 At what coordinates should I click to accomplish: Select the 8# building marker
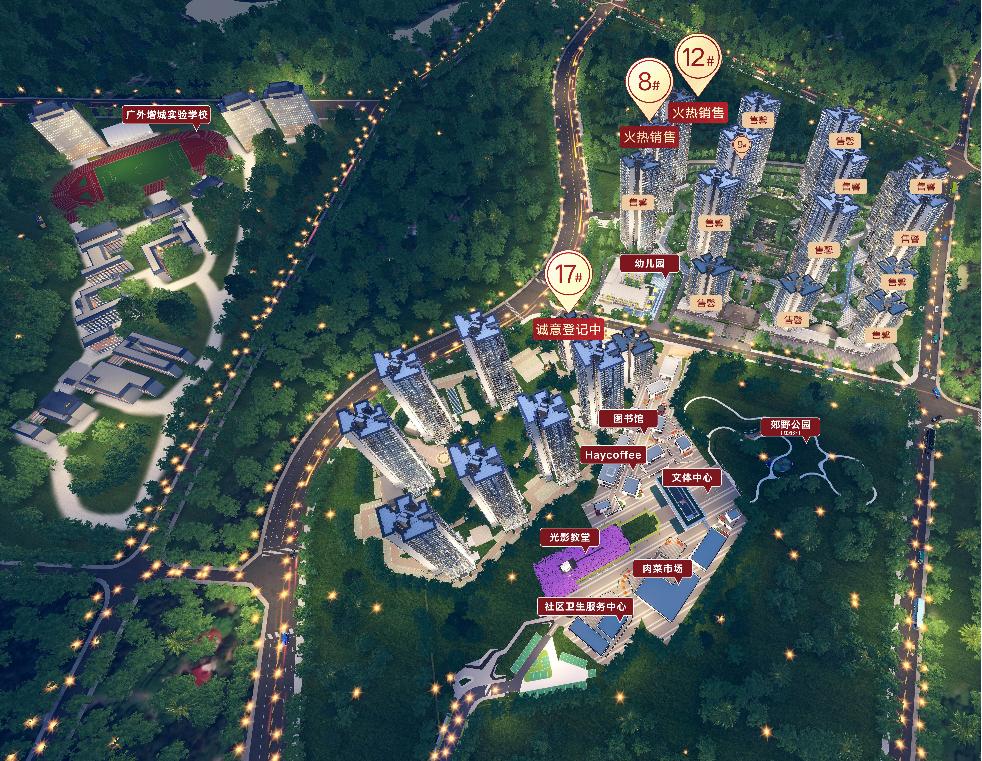648,82
